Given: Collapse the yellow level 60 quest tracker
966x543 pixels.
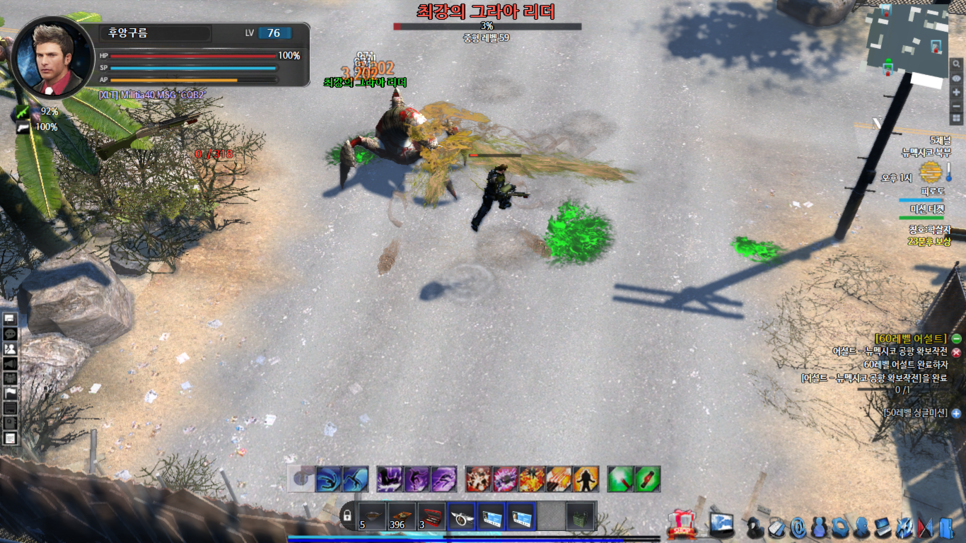Looking at the screenshot, I should click(x=957, y=339).
